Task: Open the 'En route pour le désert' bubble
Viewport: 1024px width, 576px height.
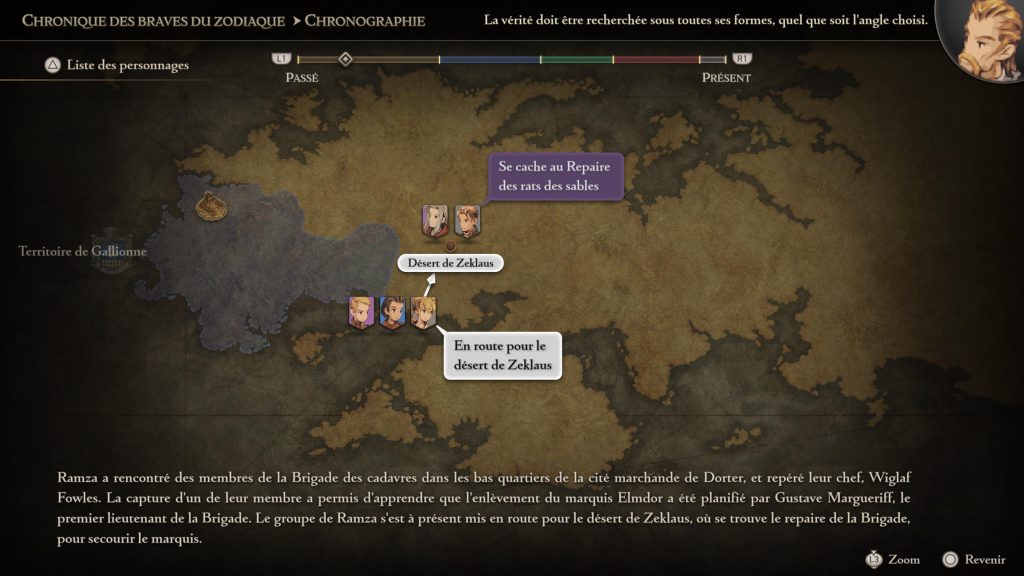Action: tap(501, 356)
